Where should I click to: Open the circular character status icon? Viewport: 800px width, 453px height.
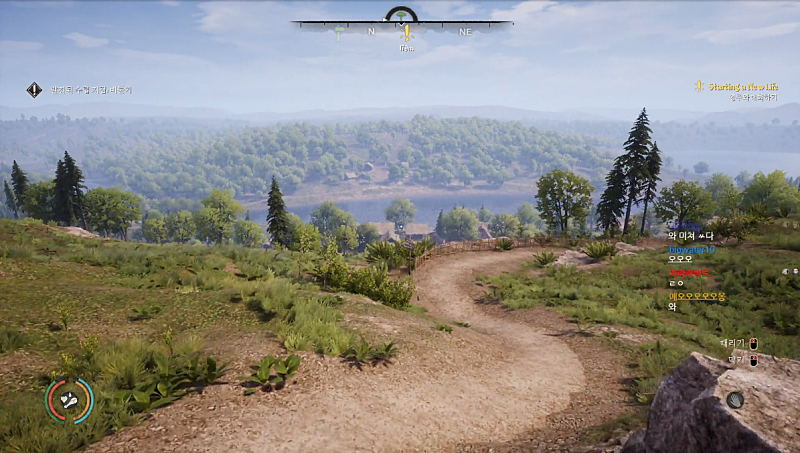point(69,400)
